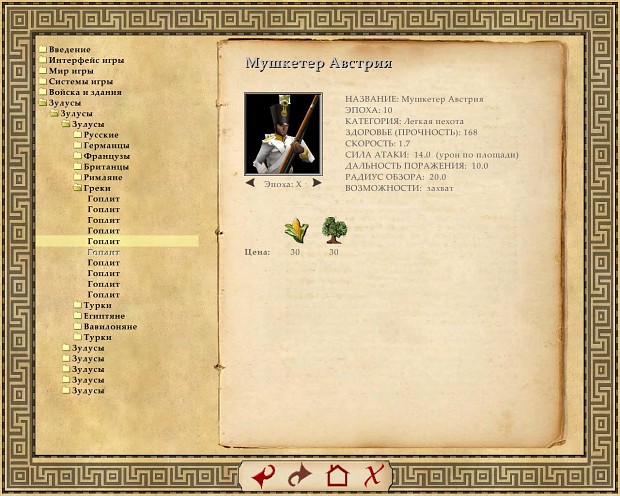The image size is (620, 496).
Task: Open the Египтяне folder
Action: 104,316
